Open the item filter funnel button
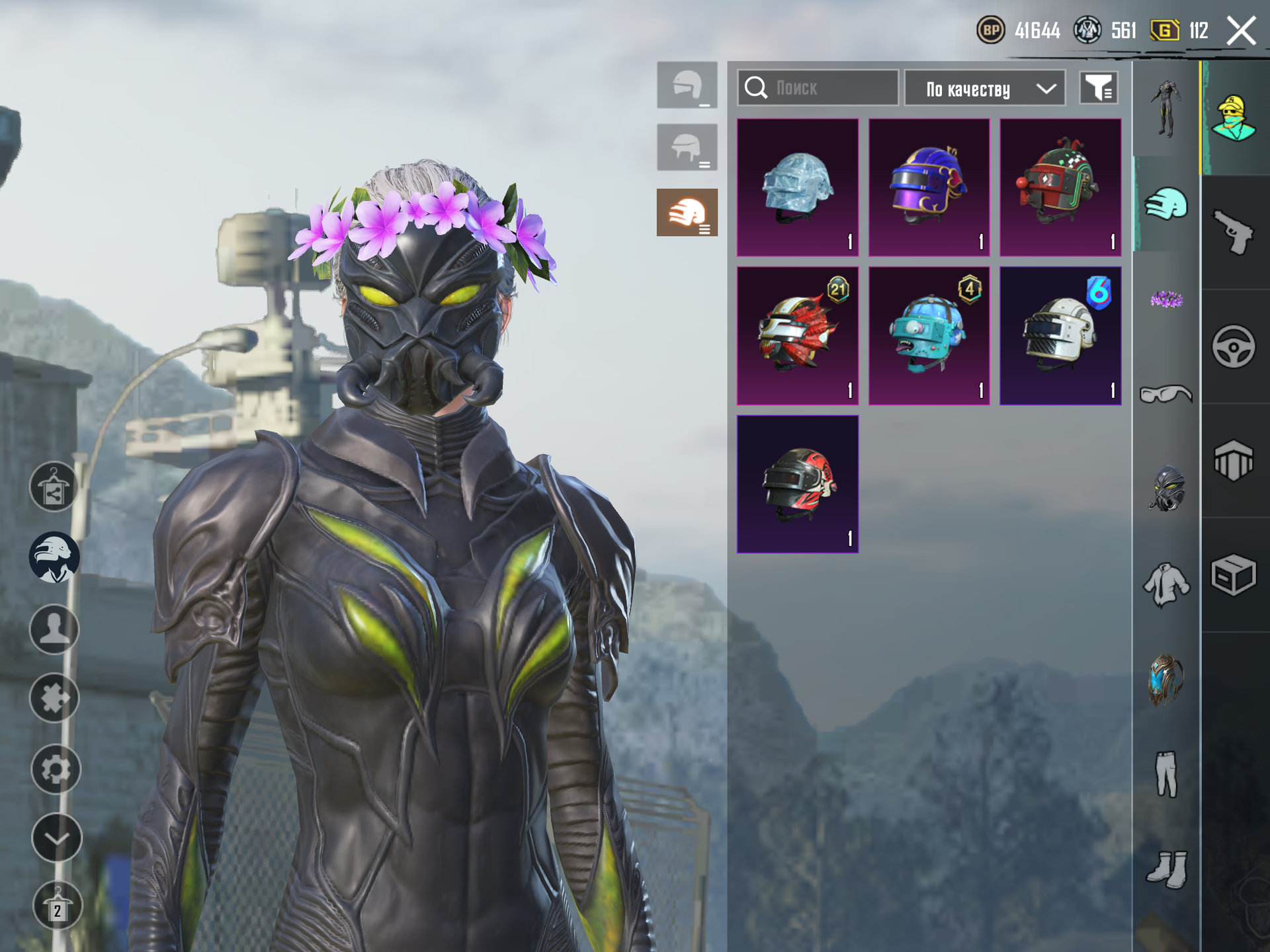The width and height of the screenshot is (1270, 952). 1099,88
